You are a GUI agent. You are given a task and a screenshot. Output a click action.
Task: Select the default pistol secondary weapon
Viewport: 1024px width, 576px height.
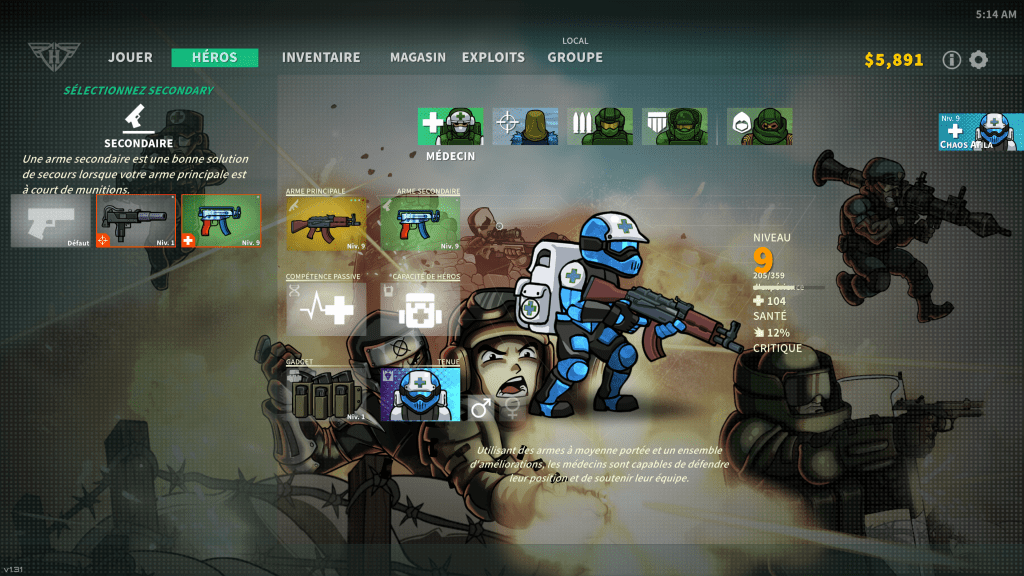coord(51,220)
